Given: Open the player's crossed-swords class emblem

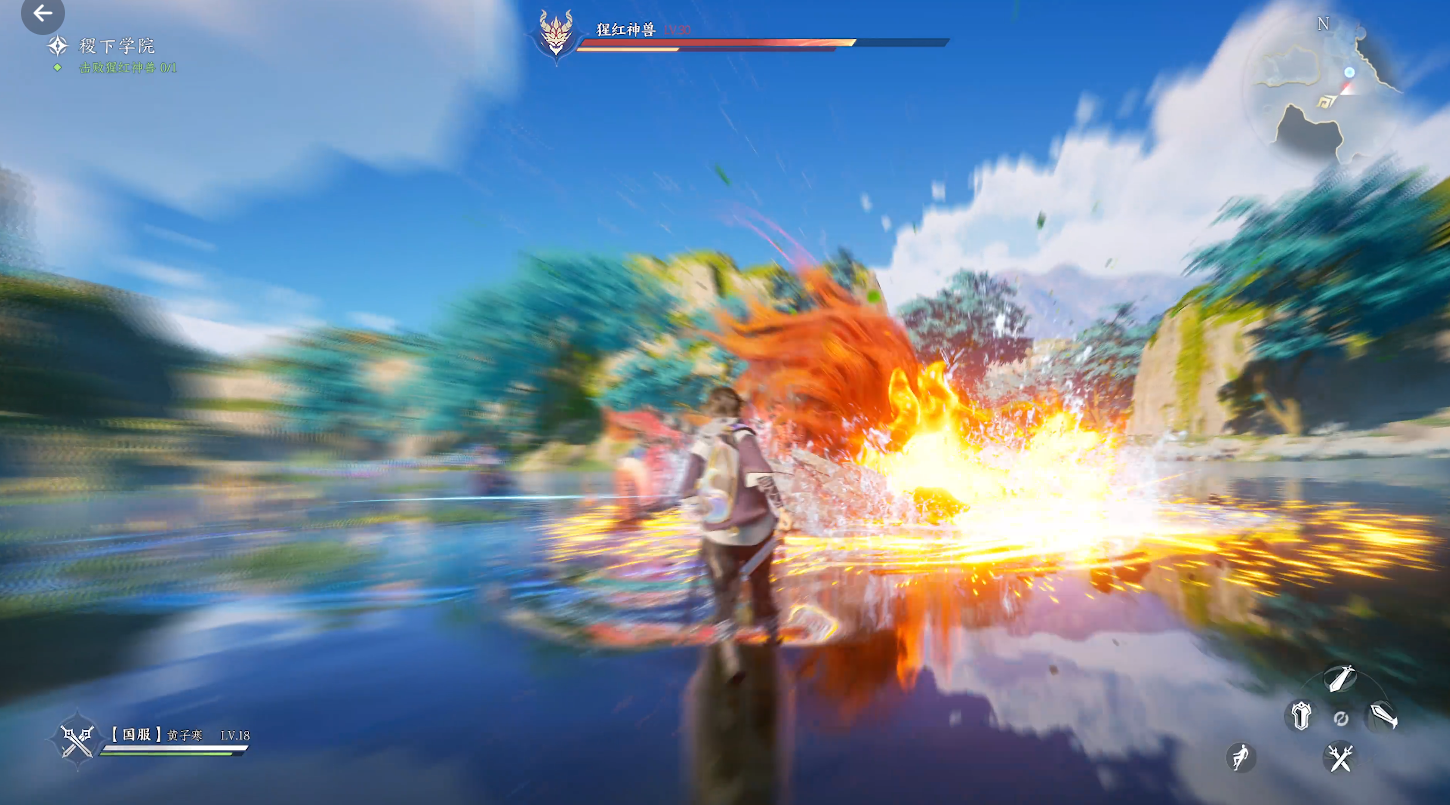Looking at the screenshot, I should click(x=77, y=739).
